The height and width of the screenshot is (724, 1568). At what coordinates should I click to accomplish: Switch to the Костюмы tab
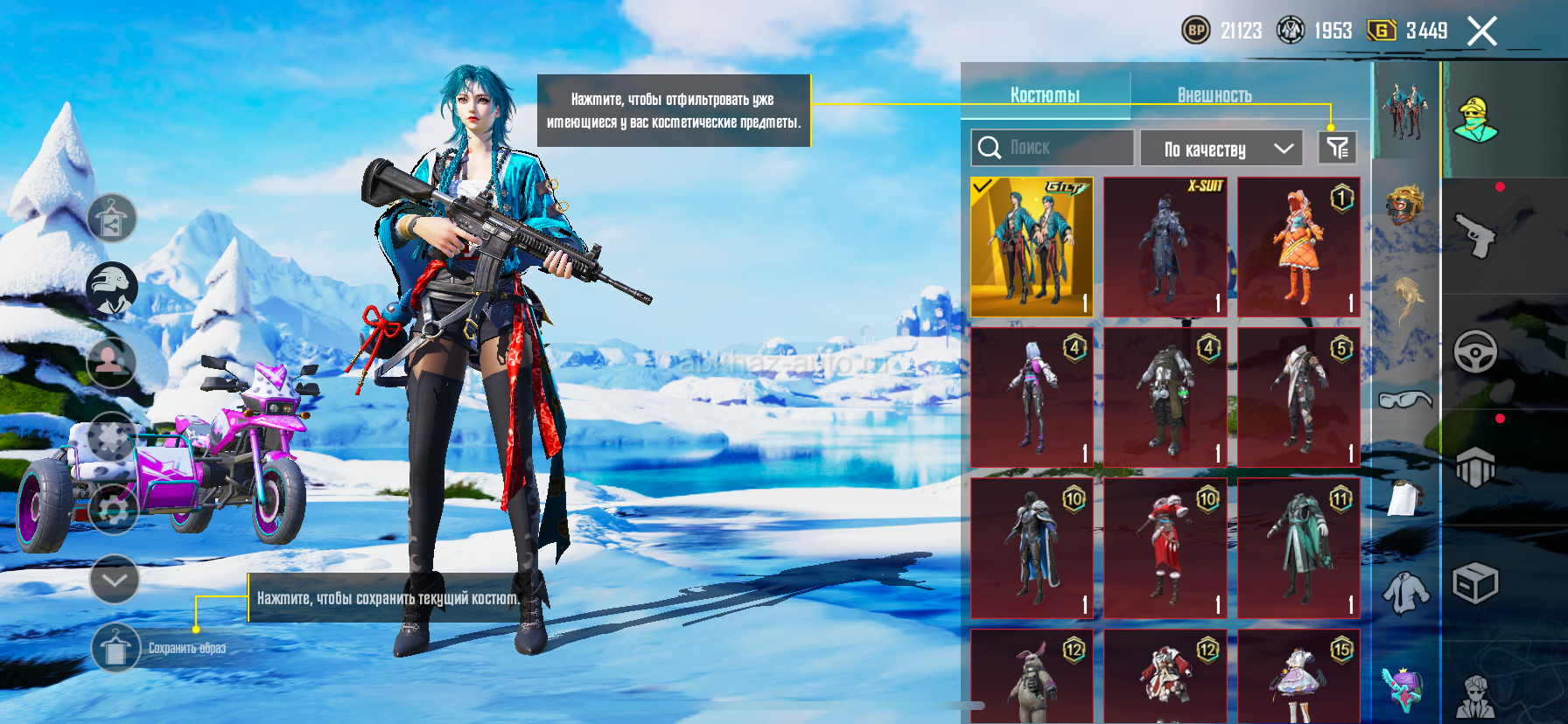point(1045,94)
